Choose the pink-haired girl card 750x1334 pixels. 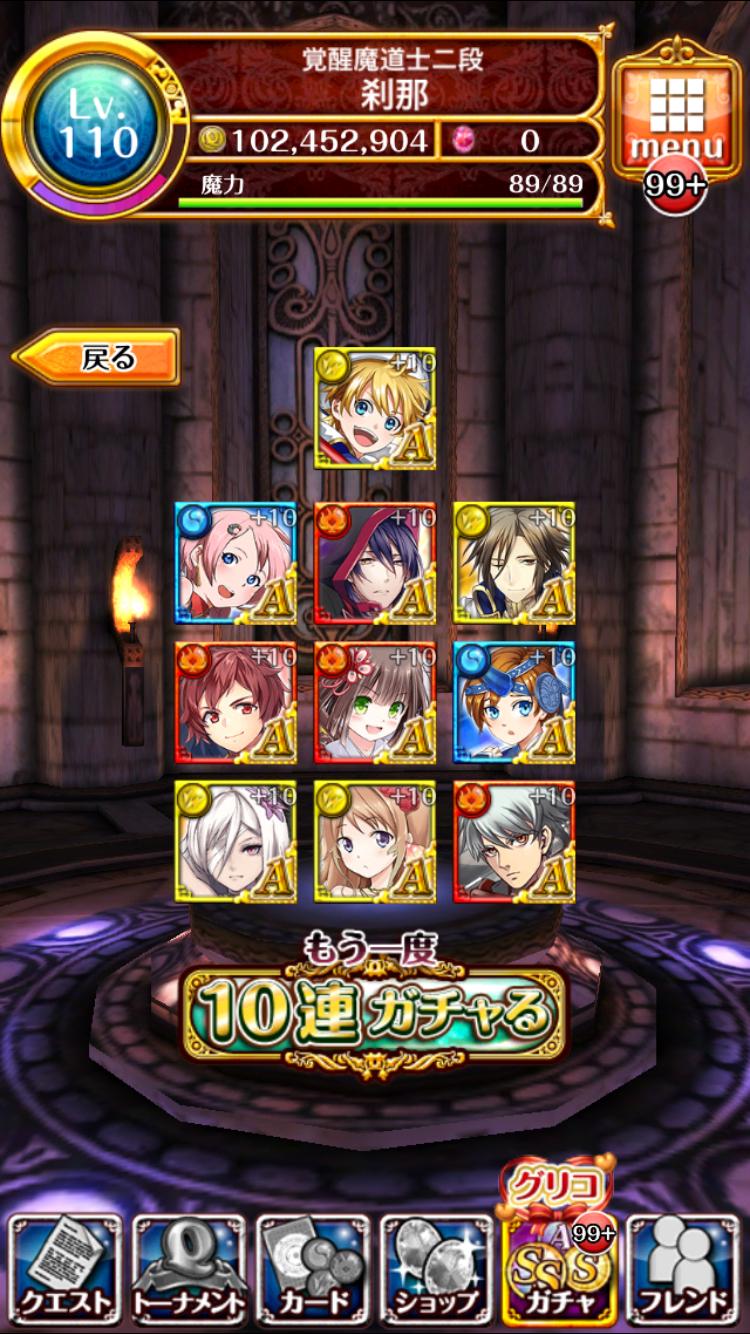[x=236, y=563]
